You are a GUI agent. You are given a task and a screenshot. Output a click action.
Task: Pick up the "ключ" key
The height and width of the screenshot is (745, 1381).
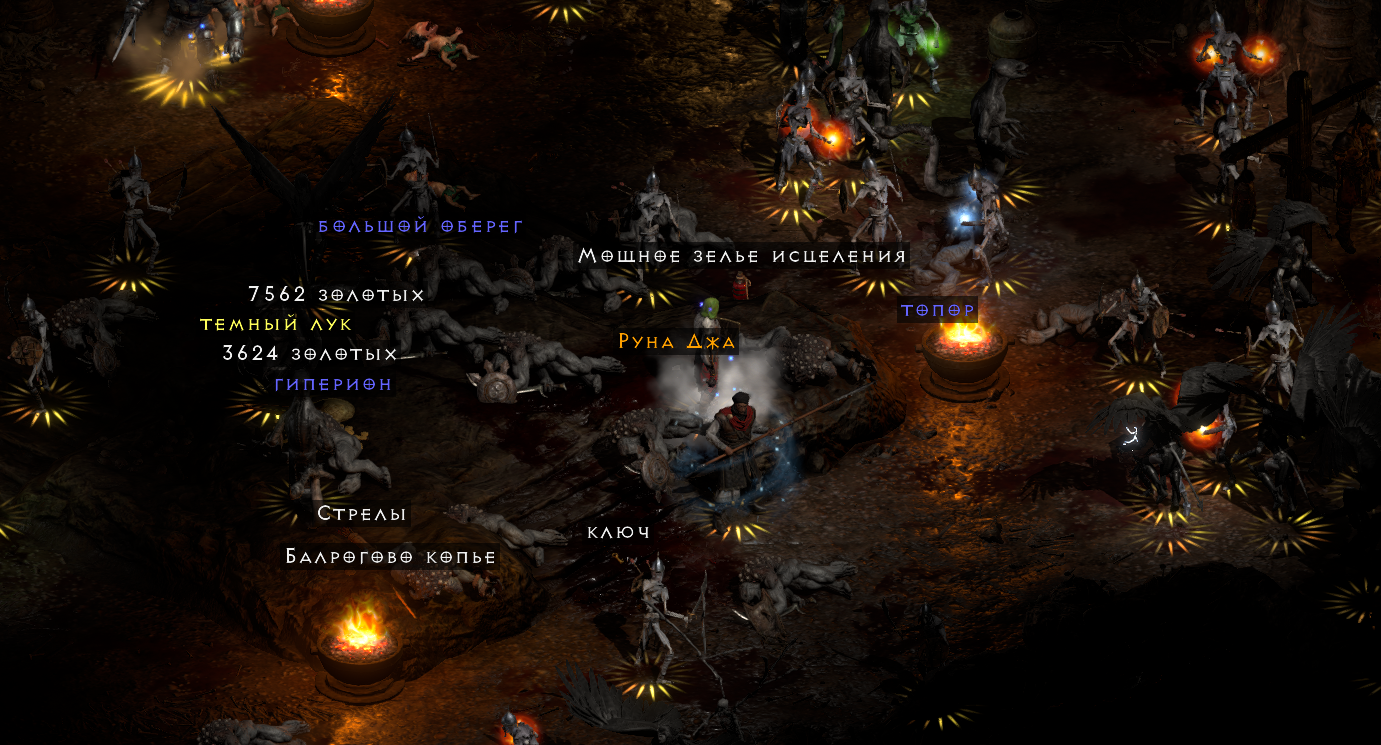coord(620,531)
